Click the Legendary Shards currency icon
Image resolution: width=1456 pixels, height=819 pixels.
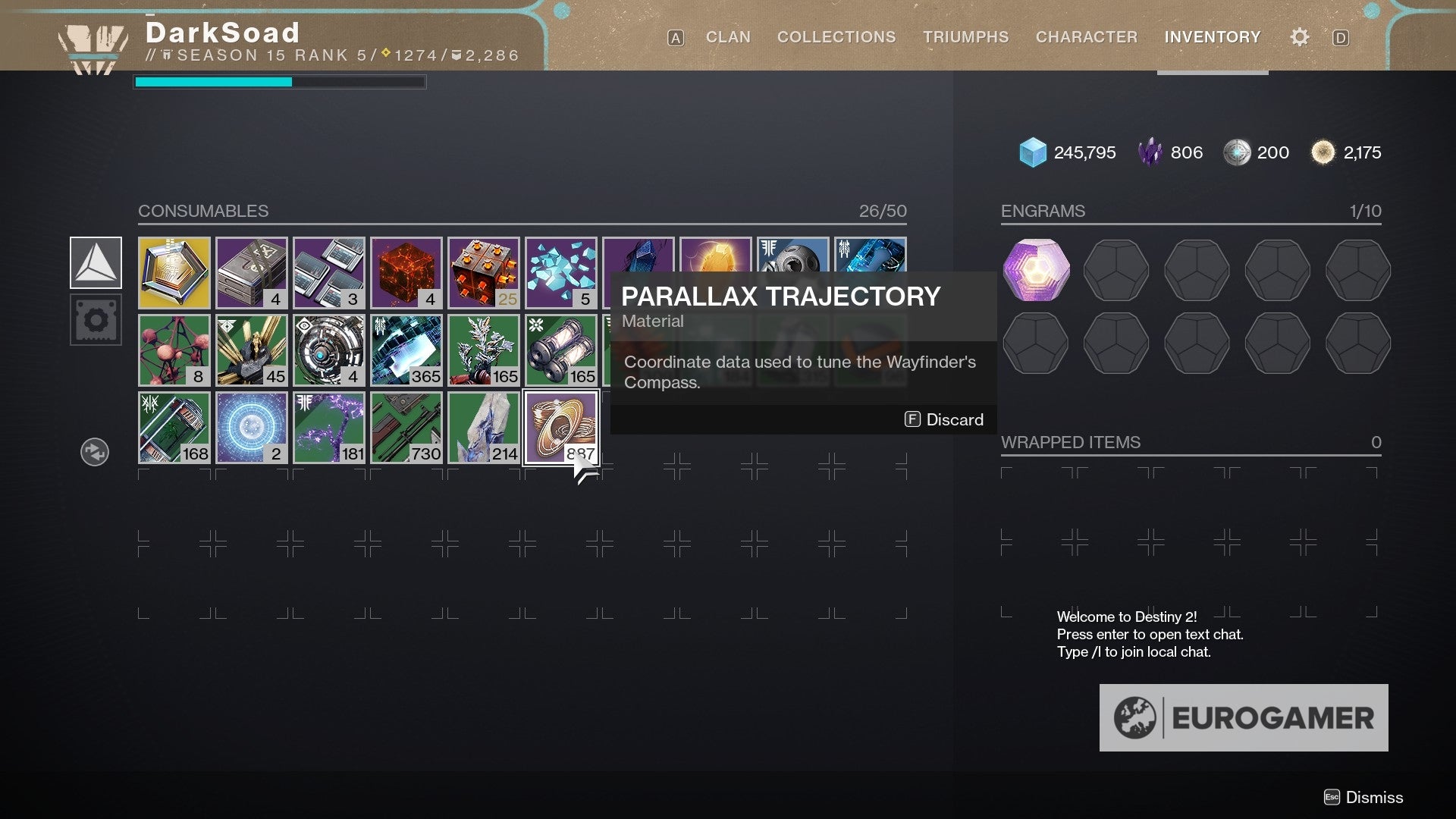(1150, 152)
